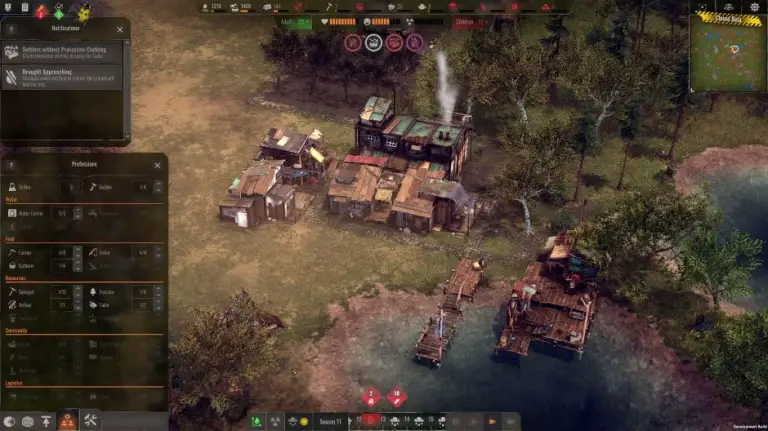Click the Season 11 indicator

[331, 422]
